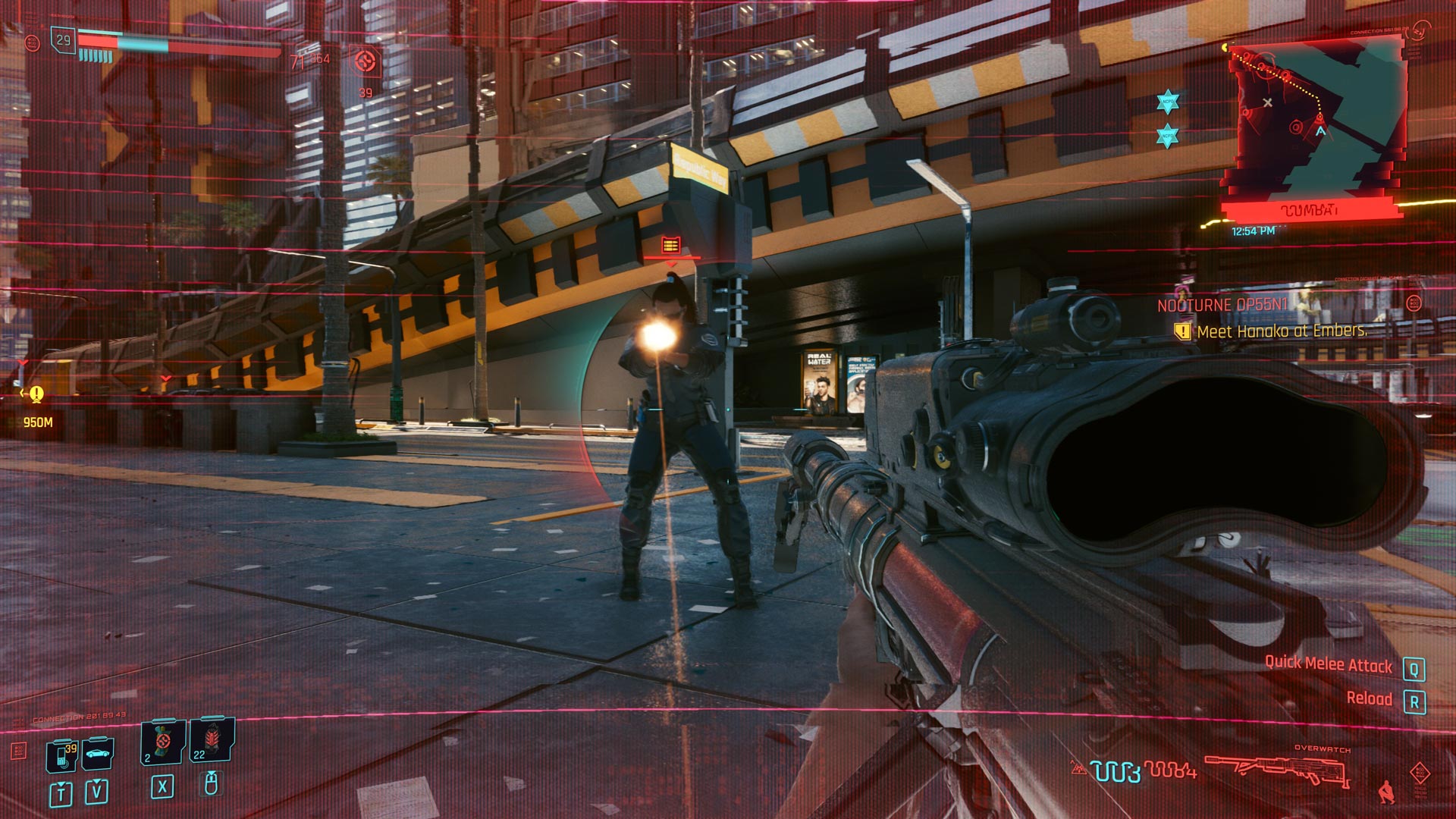Click the Nocturne OP55N1 quest title
This screenshot has height=819, width=1456.
click(x=1222, y=306)
